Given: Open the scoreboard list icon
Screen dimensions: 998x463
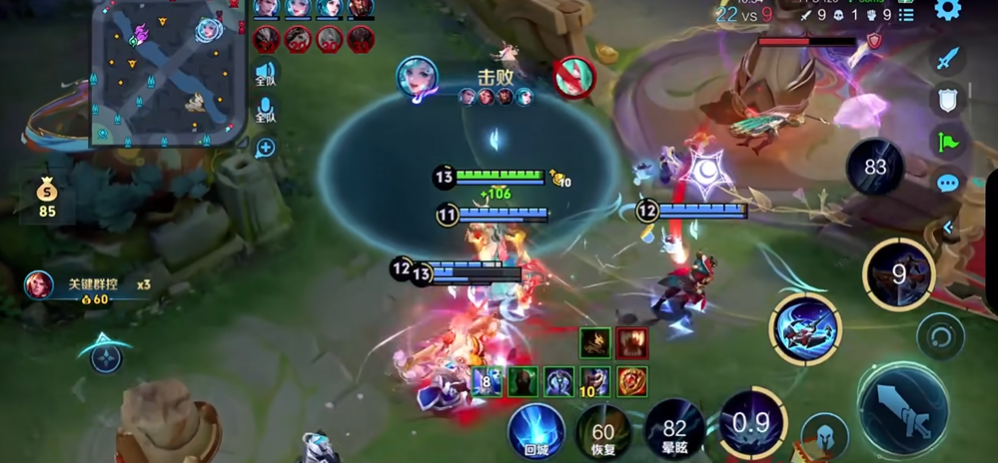Looking at the screenshot, I should click(906, 15).
